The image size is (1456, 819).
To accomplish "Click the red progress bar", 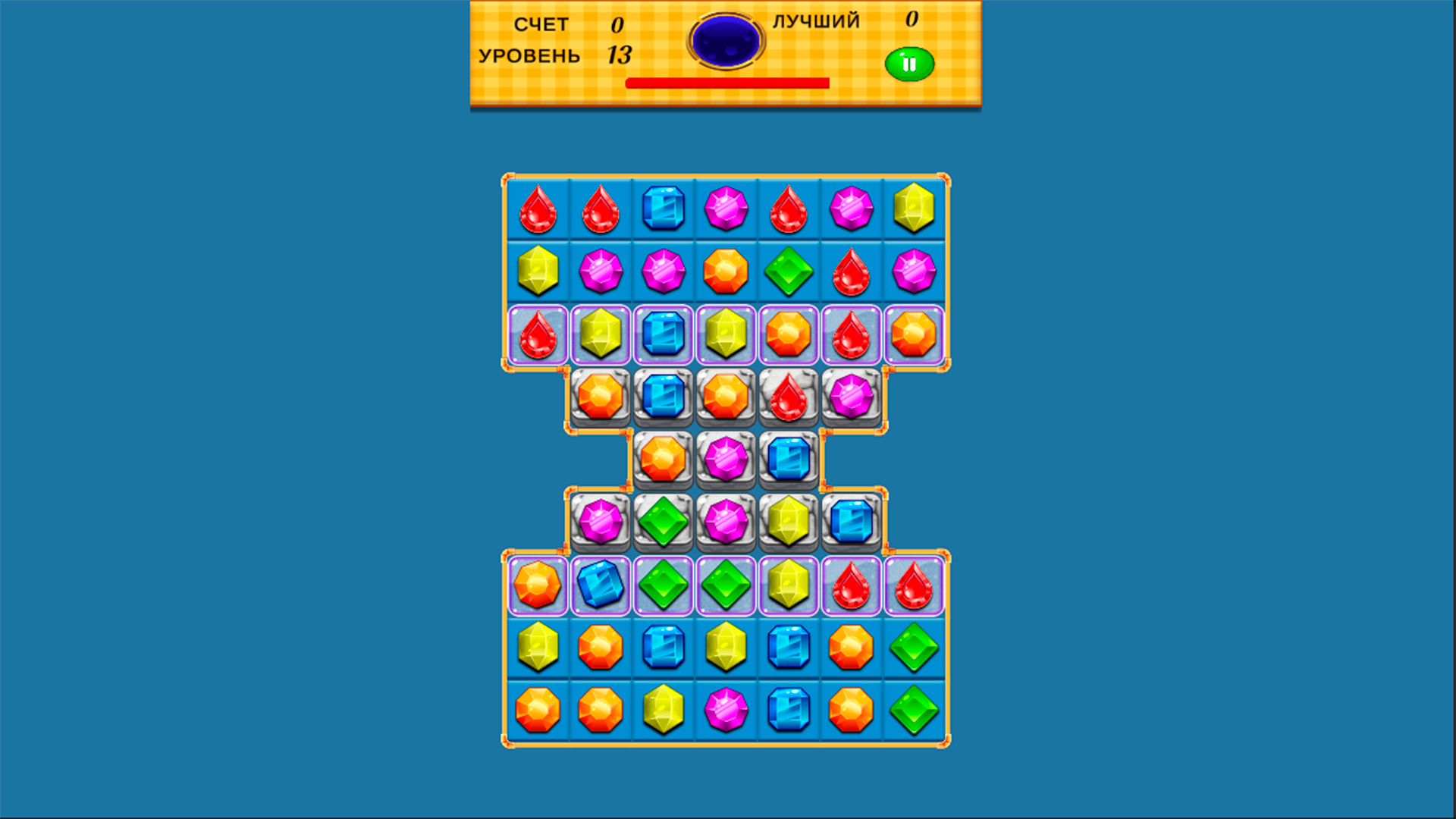I will coord(728,83).
